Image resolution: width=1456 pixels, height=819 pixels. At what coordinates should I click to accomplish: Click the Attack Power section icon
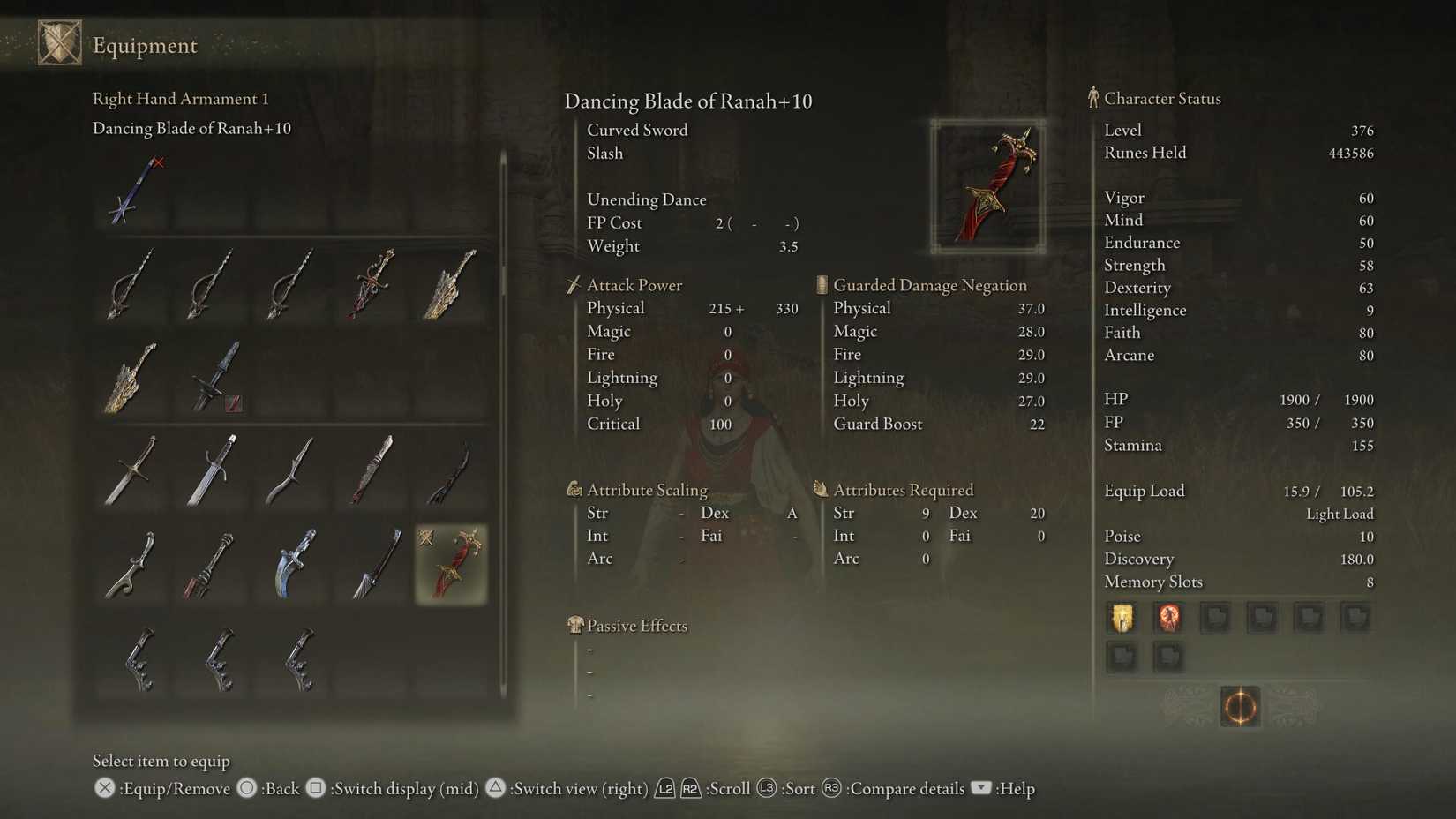574,284
